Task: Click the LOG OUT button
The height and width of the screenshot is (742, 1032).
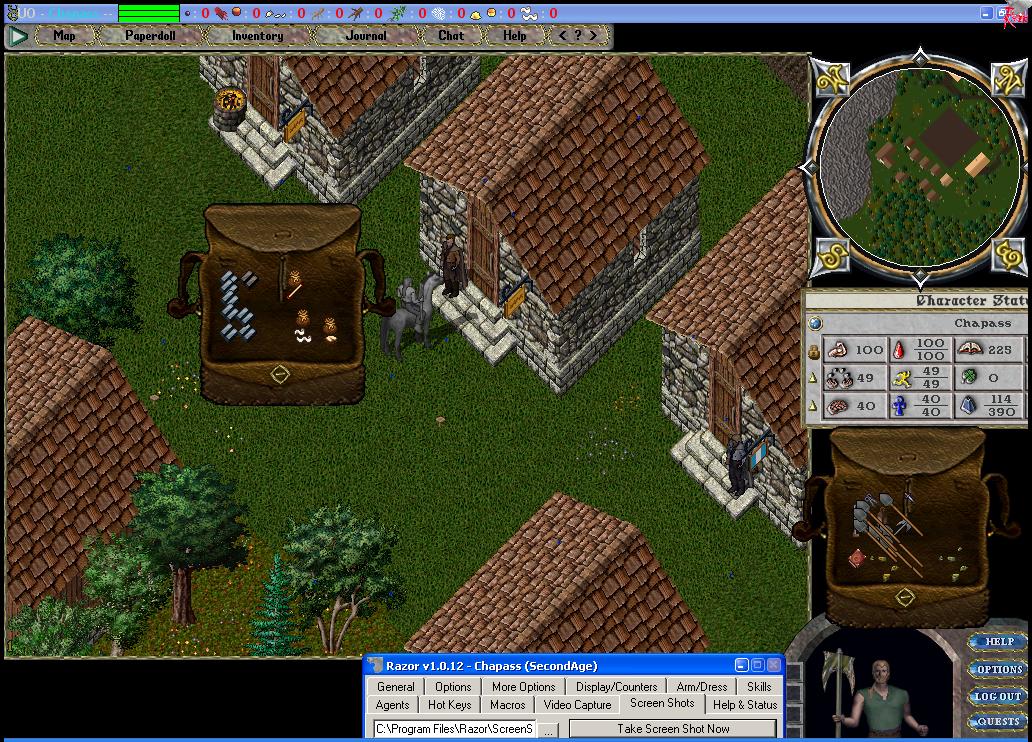Action: (998, 696)
